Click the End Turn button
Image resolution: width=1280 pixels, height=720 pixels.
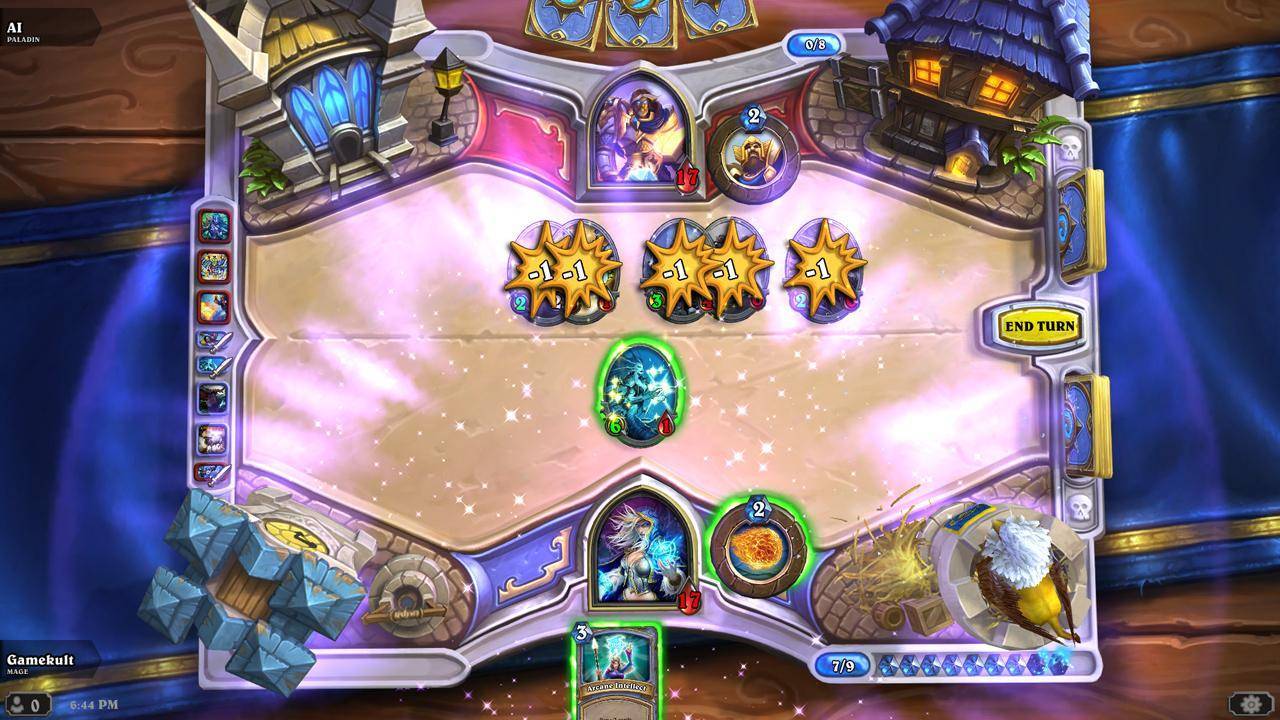[x=1040, y=326]
